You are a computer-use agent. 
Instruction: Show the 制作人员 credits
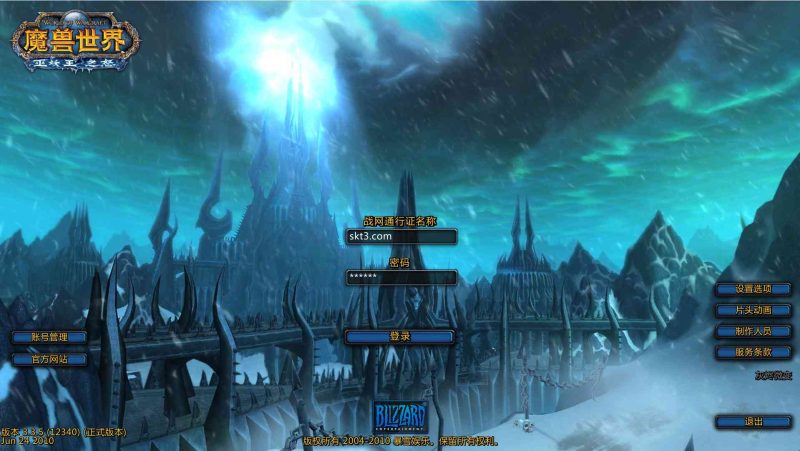click(x=754, y=331)
